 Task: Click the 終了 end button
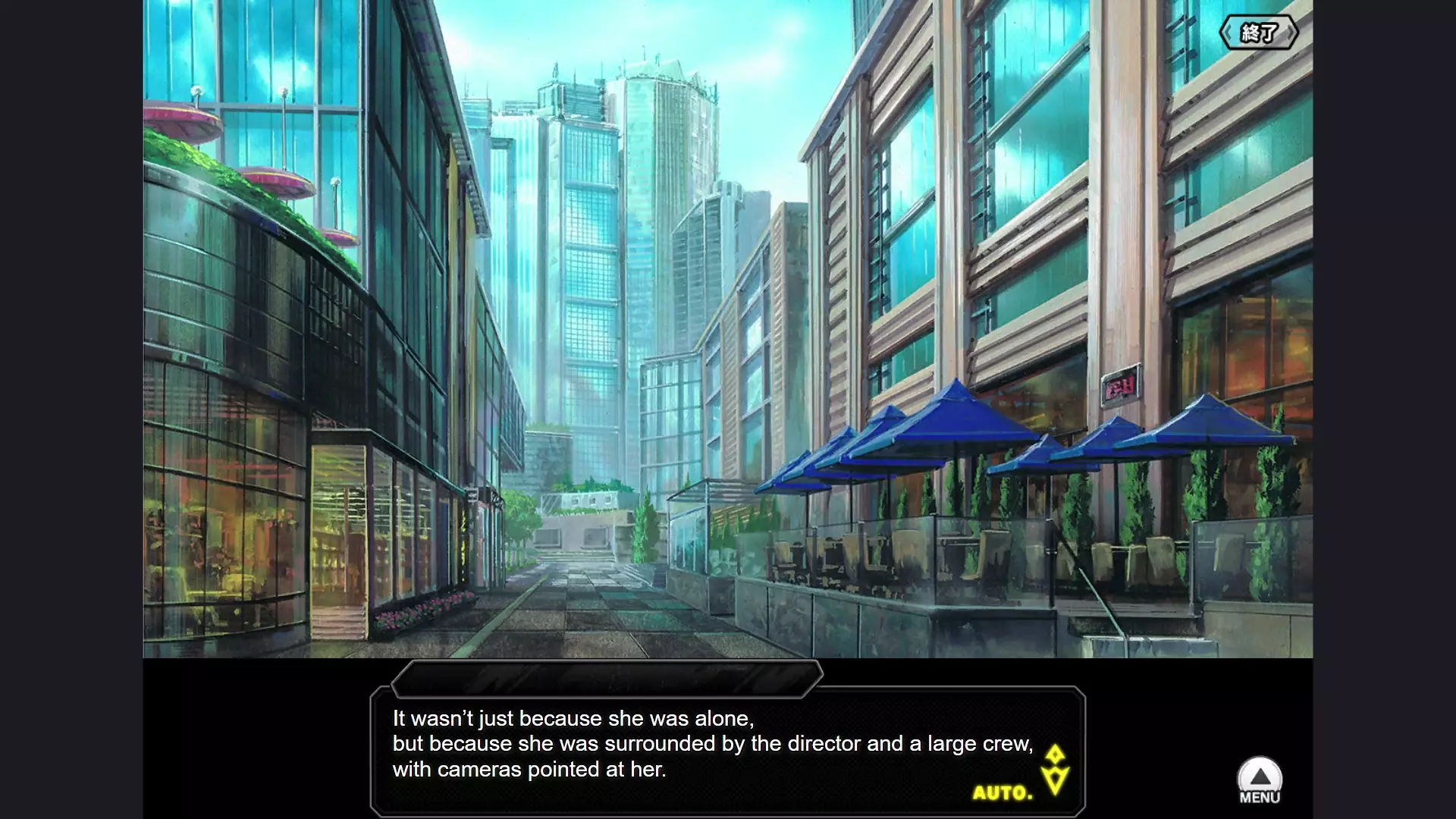point(1259,33)
